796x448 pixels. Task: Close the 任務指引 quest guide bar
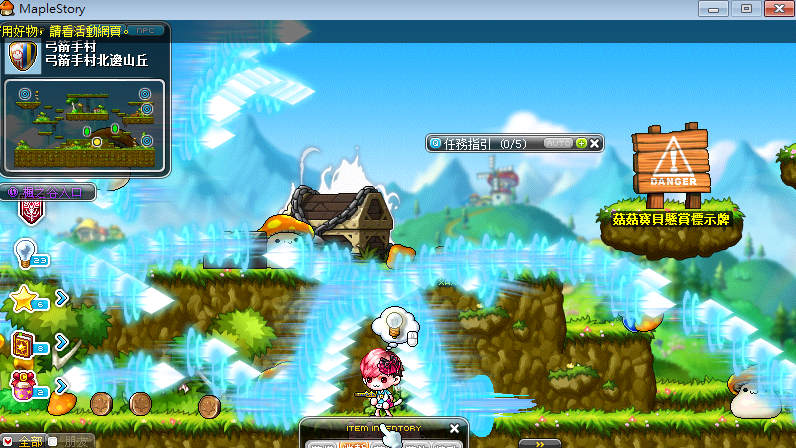pos(595,143)
